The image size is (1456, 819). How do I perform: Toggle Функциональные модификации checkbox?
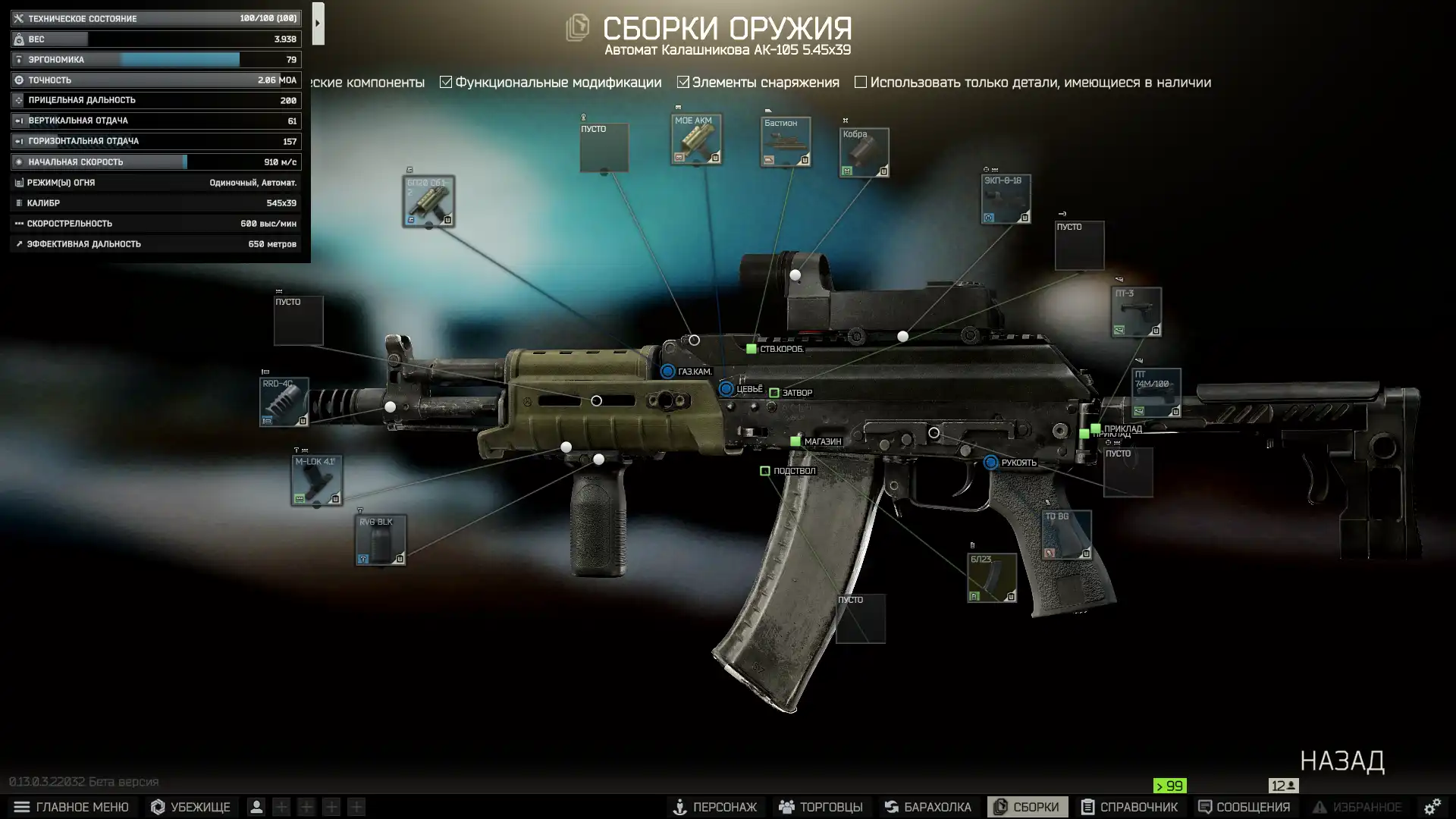pos(446,83)
